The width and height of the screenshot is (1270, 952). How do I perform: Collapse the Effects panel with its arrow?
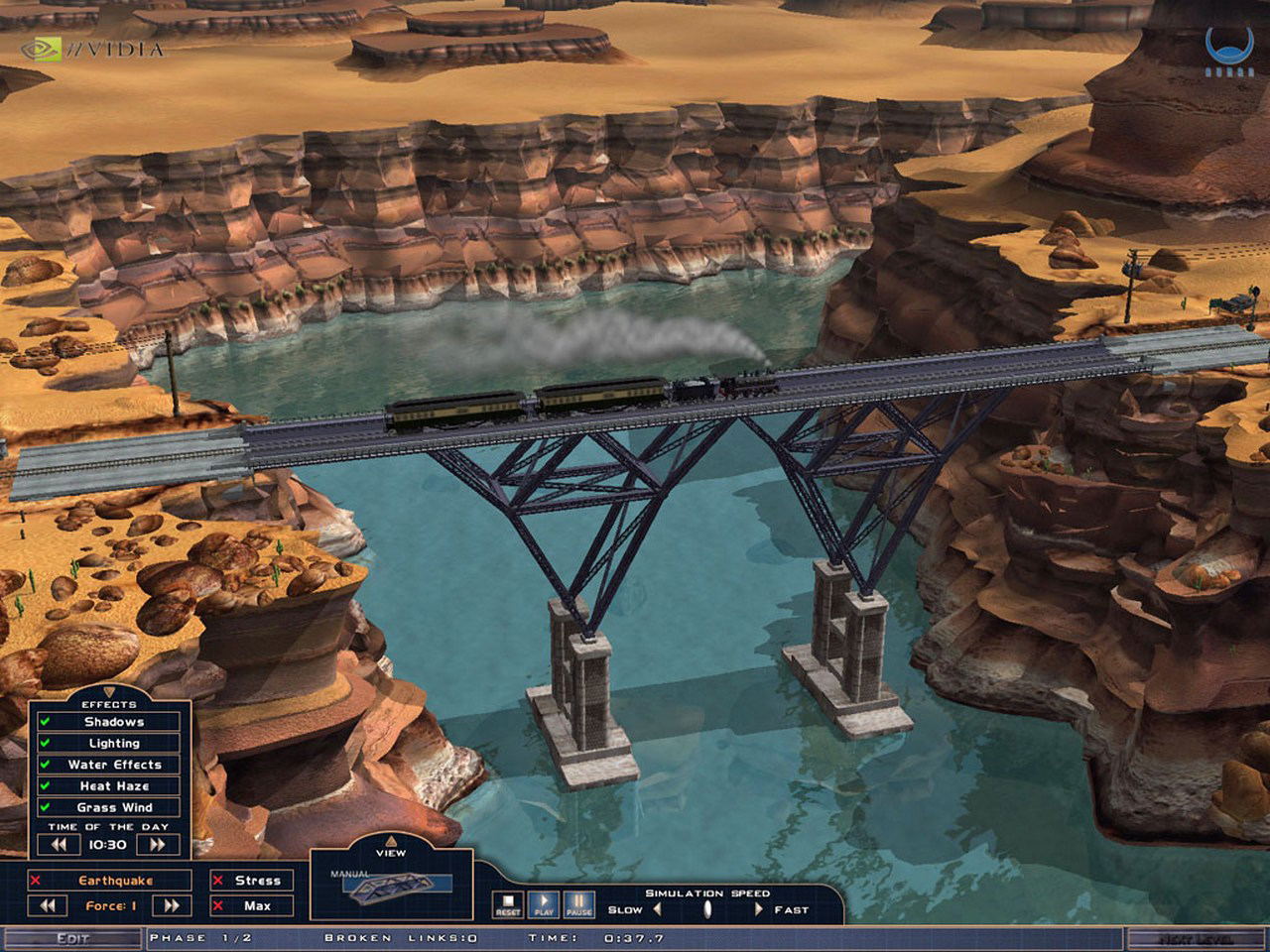point(109,692)
